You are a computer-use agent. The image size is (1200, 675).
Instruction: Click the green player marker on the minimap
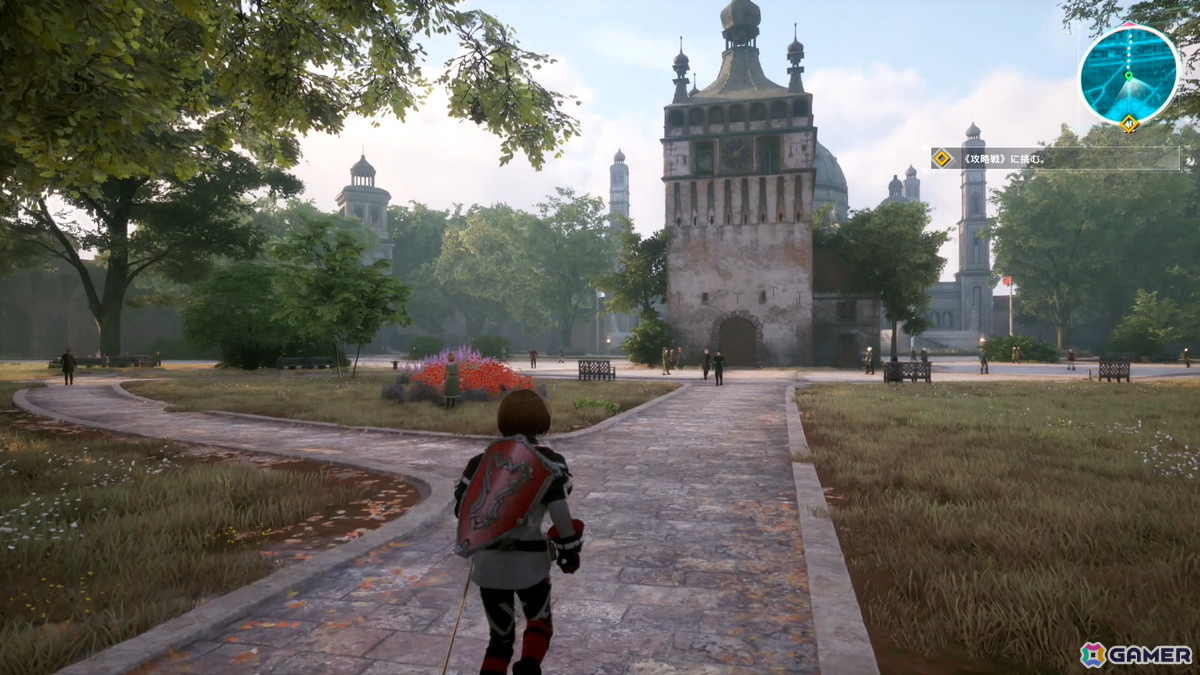pos(1129,75)
